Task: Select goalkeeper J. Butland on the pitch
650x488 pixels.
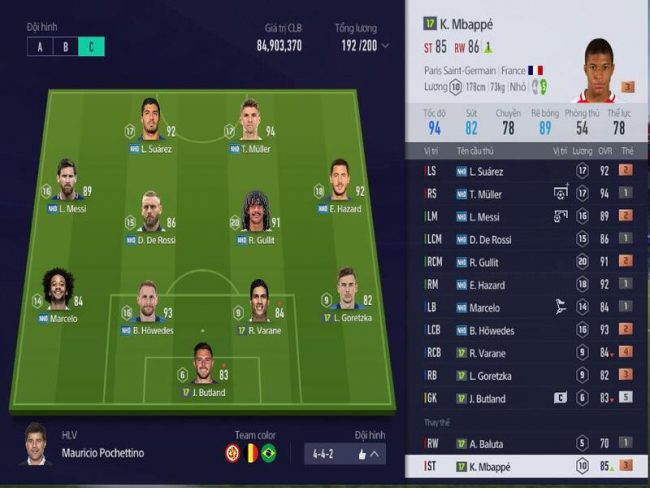Action: click(204, 368)
